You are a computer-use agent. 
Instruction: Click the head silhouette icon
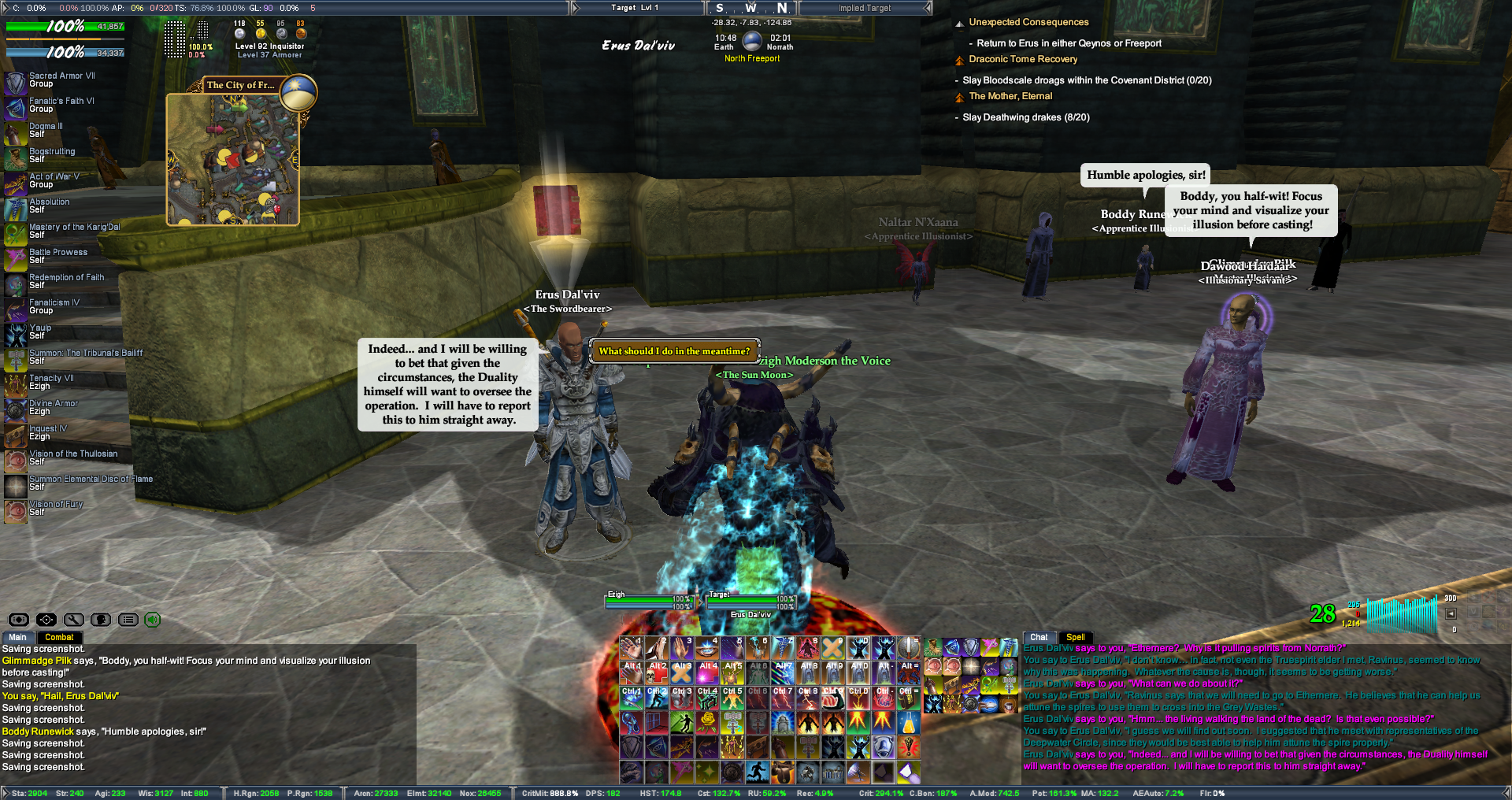point(101,620)
